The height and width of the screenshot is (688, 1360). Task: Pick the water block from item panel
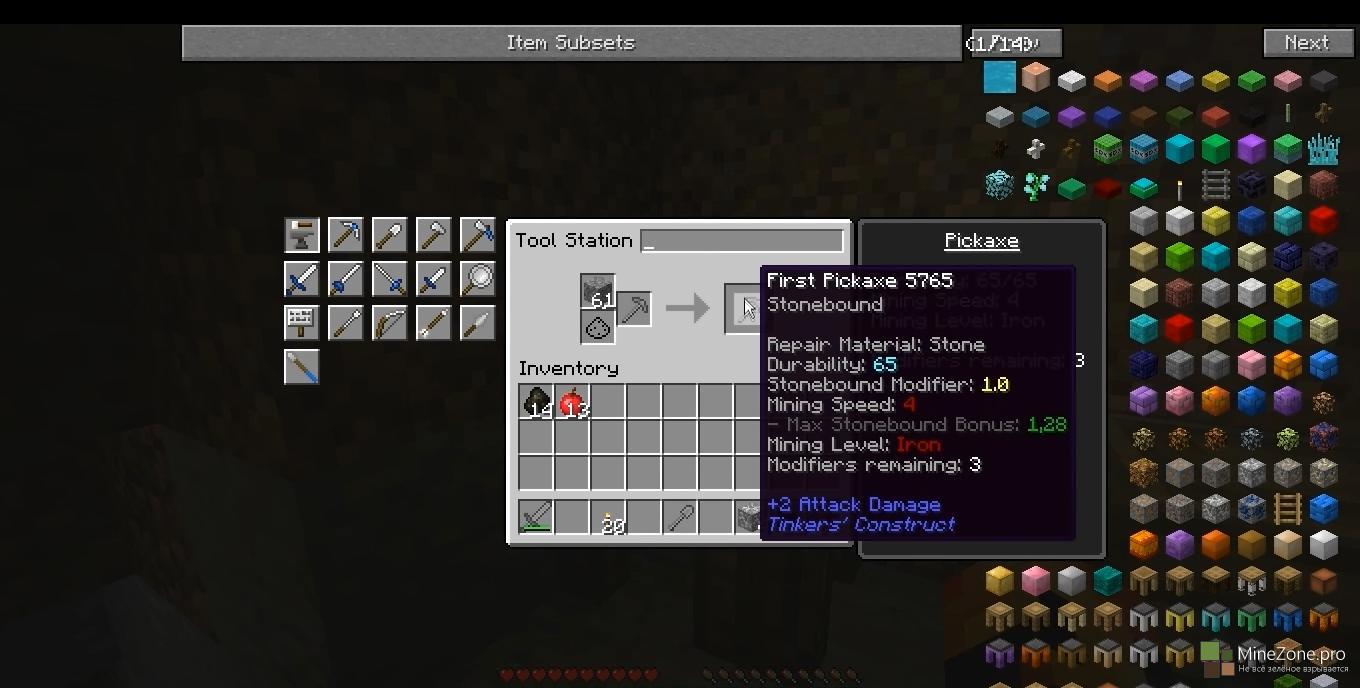(999, 78)
